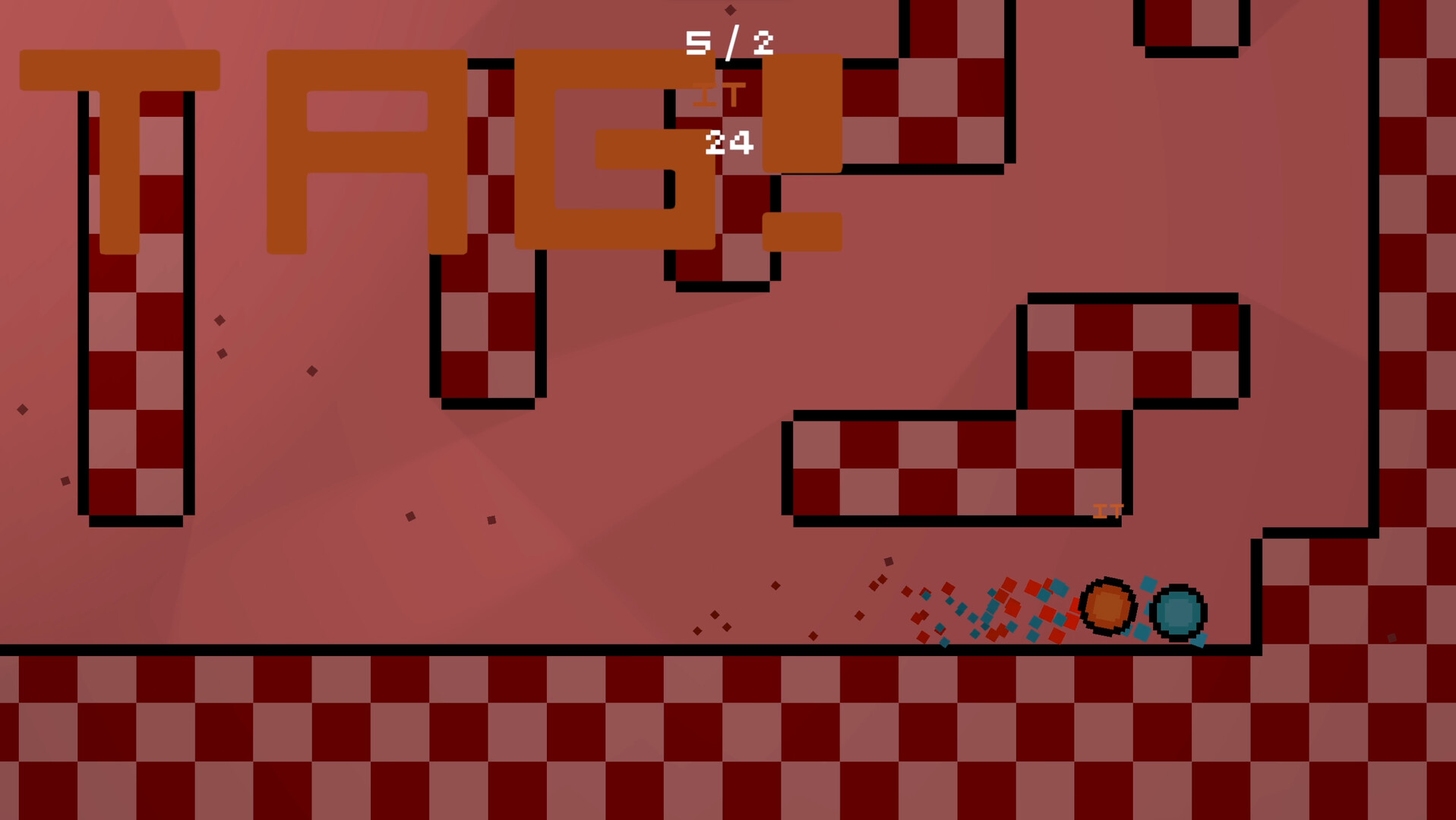Click the tall checkered pillar on the left
This screenshot has width=1456, height=820.
137,304
